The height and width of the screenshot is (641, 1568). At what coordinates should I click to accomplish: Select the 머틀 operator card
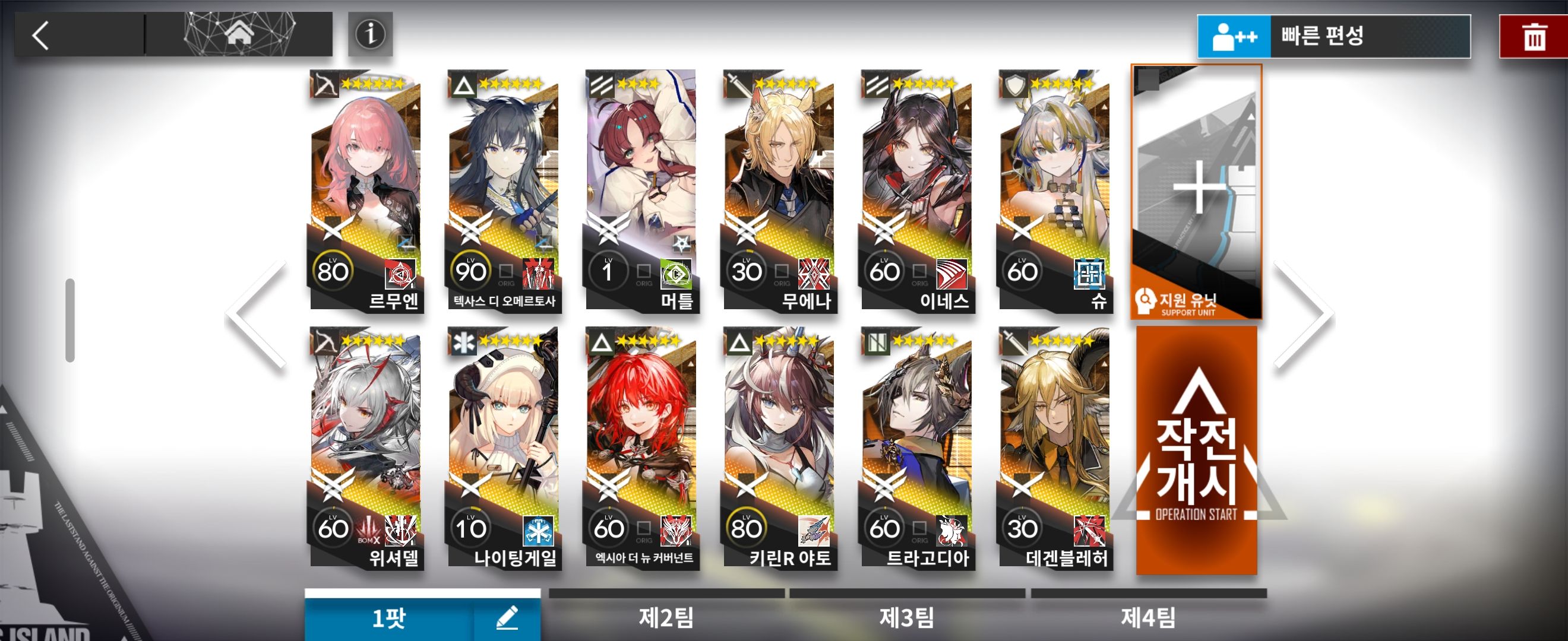coord(641,191)
